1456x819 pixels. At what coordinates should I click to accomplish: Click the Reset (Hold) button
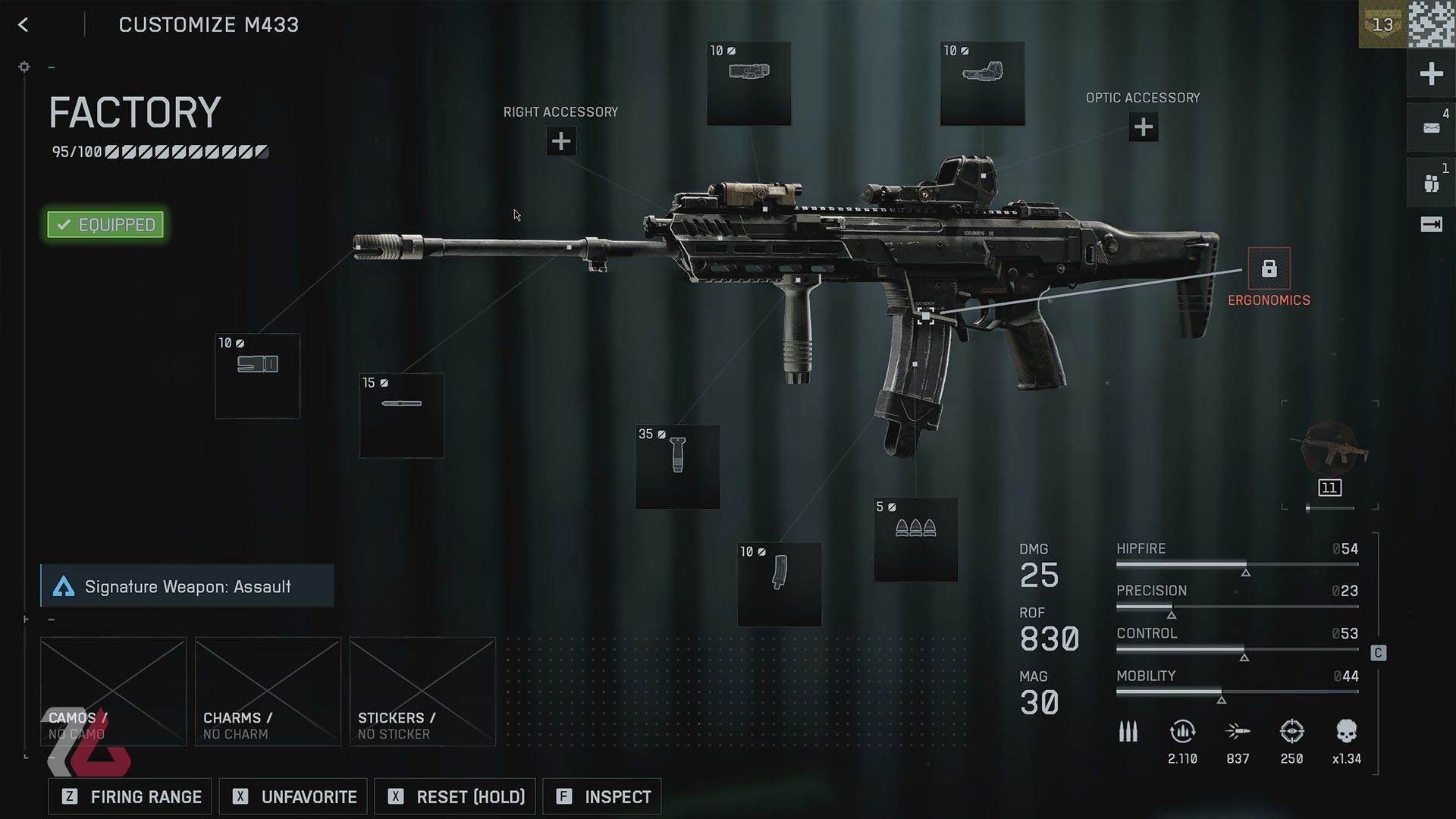pos(456,796)
